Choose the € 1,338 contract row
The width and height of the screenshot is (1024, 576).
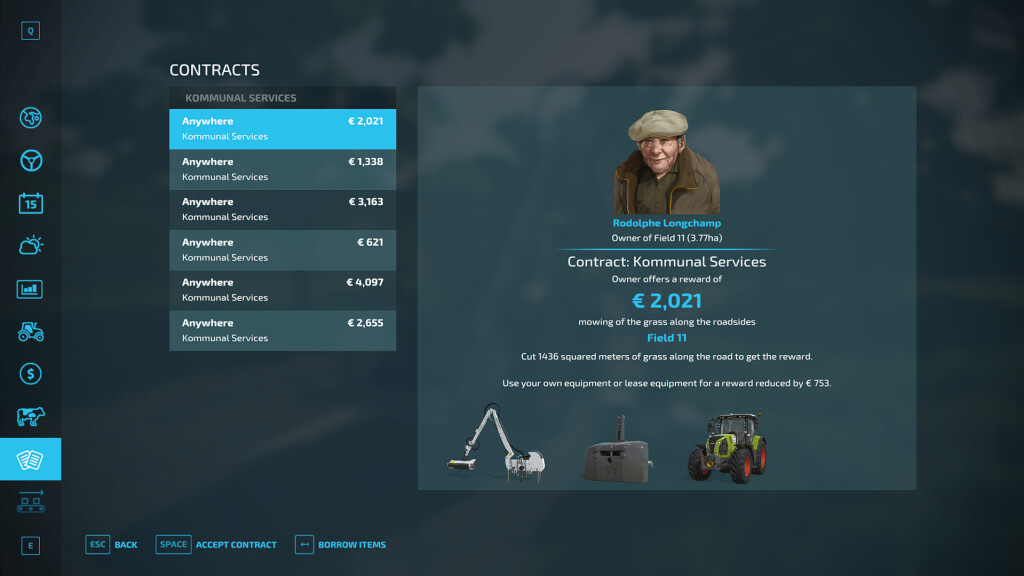(282, 169)
